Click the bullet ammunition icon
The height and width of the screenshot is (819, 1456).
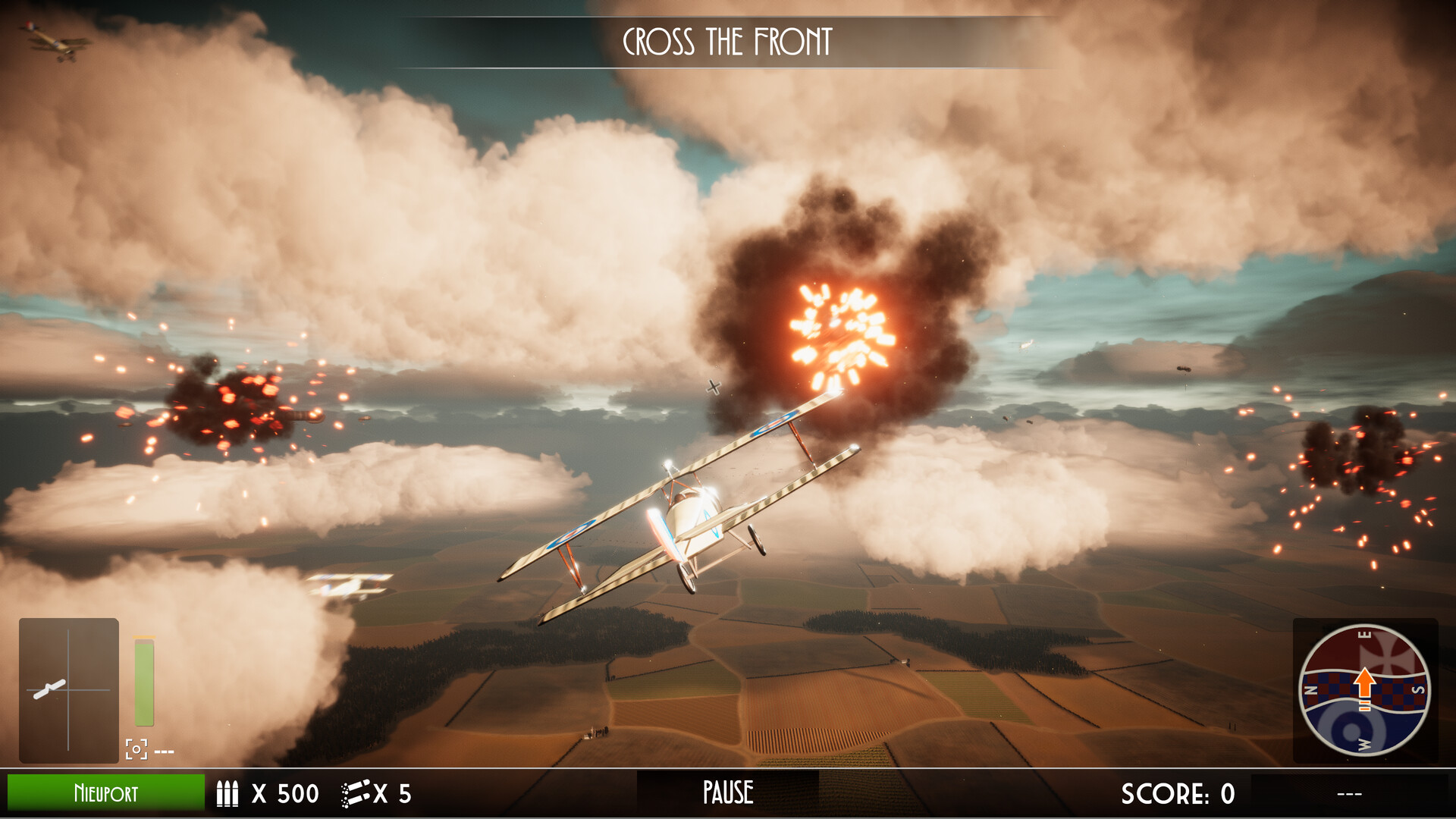[x=227, y=795]
